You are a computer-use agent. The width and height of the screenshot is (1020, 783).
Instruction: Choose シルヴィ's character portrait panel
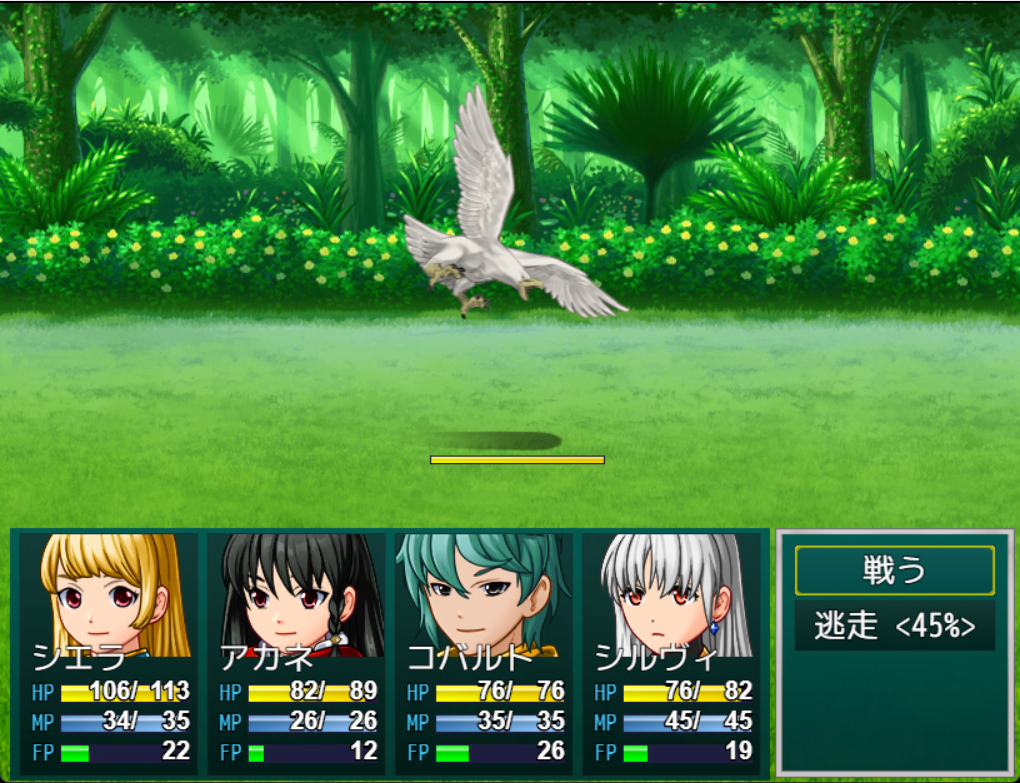tap(672, 651)
